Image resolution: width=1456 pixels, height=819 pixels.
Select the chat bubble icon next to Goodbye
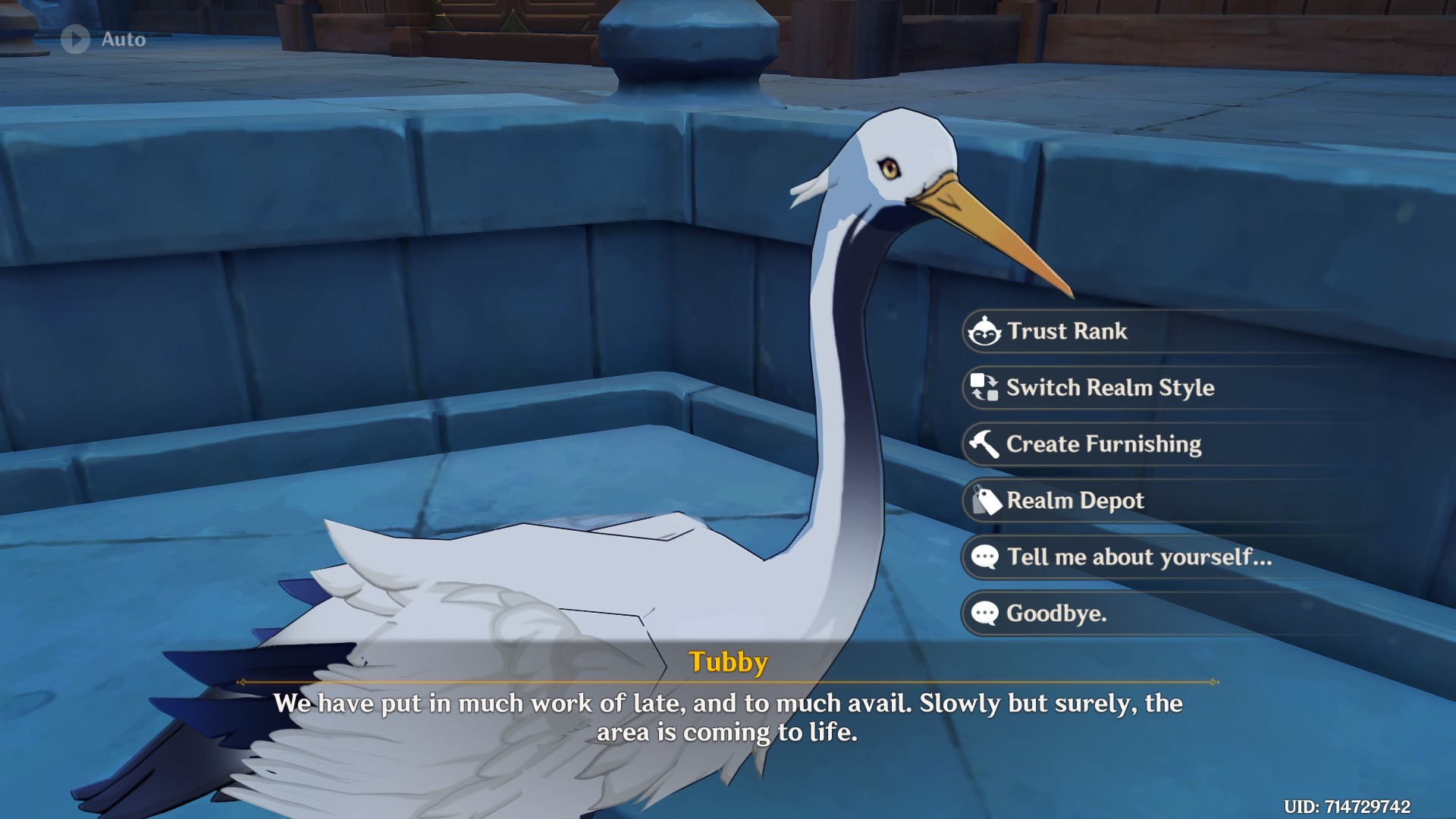984,613
